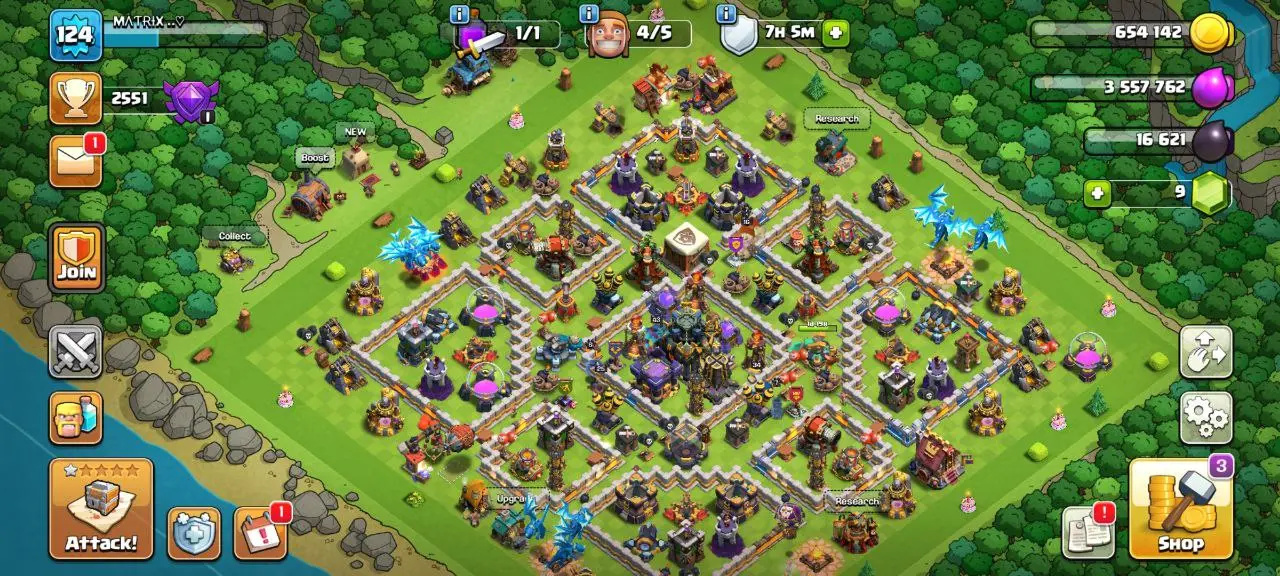1280x576 pixels.
Task: Show builder info above builder count
Action: [x=590, y=14]
